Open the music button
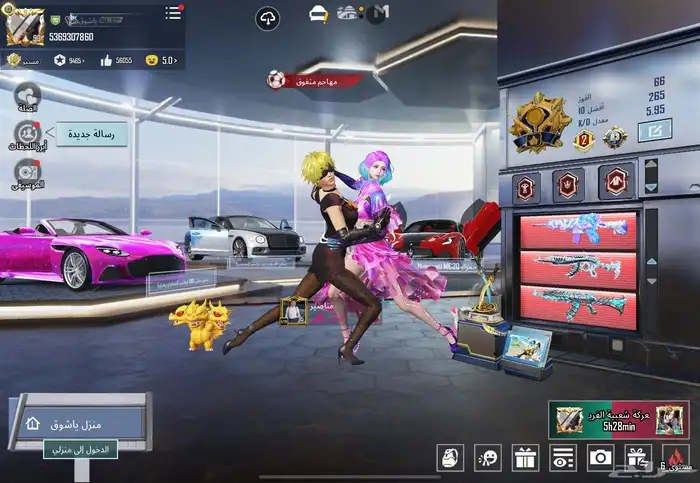This screenshot has height=483, width=700. point(27,172)
